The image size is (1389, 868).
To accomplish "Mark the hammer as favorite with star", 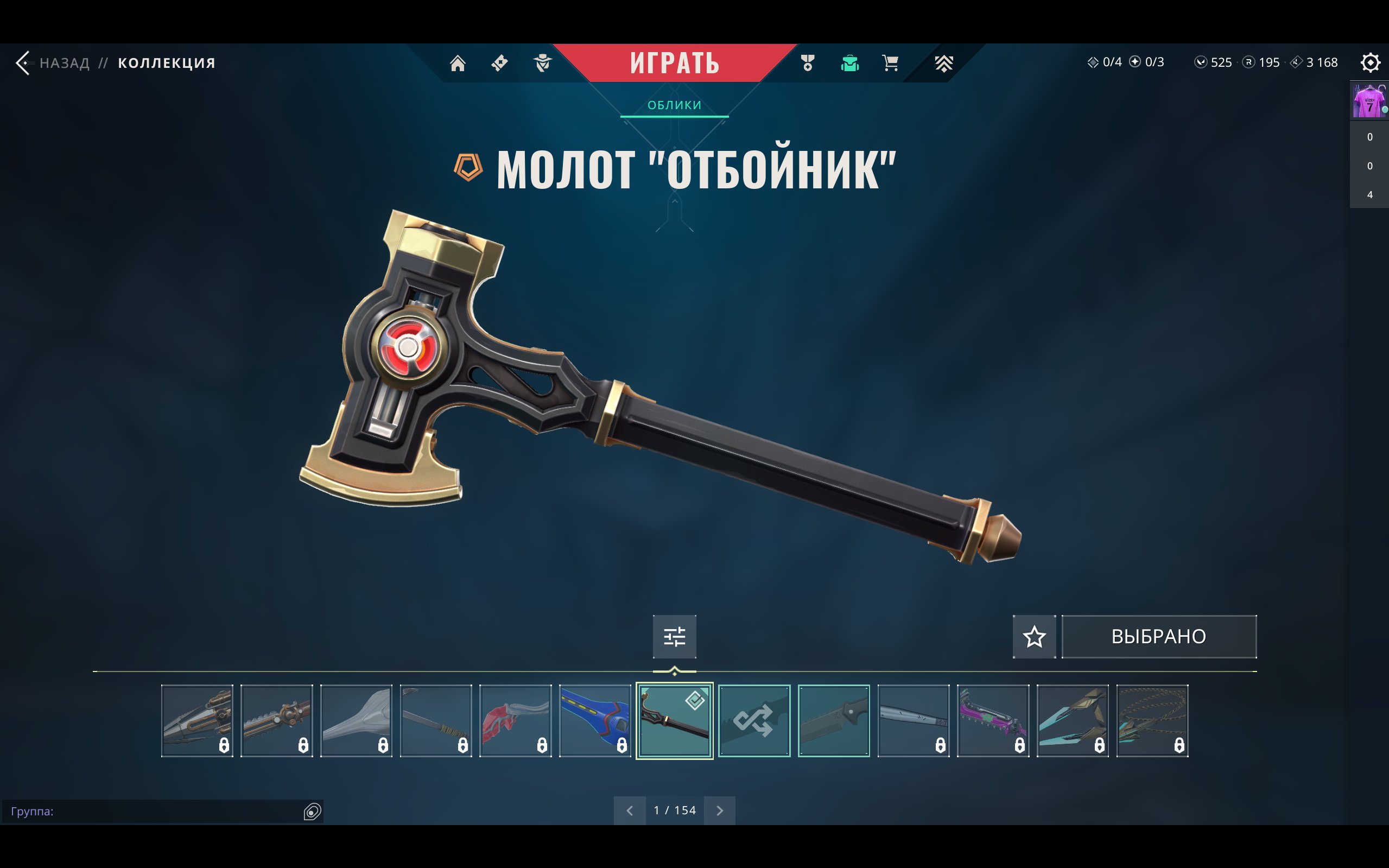I will point(1033,637).
